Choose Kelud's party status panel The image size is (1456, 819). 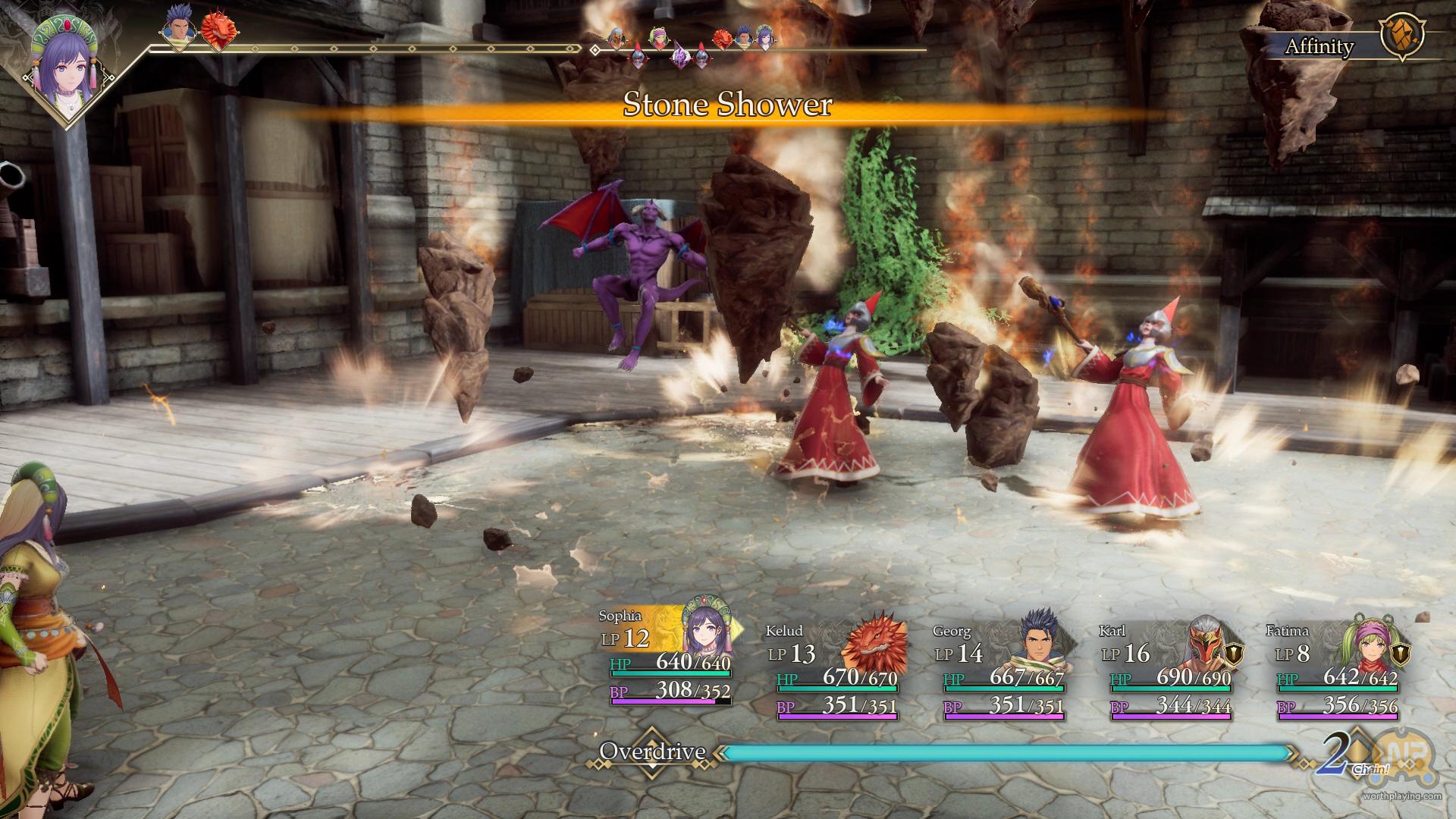point(834,670)
